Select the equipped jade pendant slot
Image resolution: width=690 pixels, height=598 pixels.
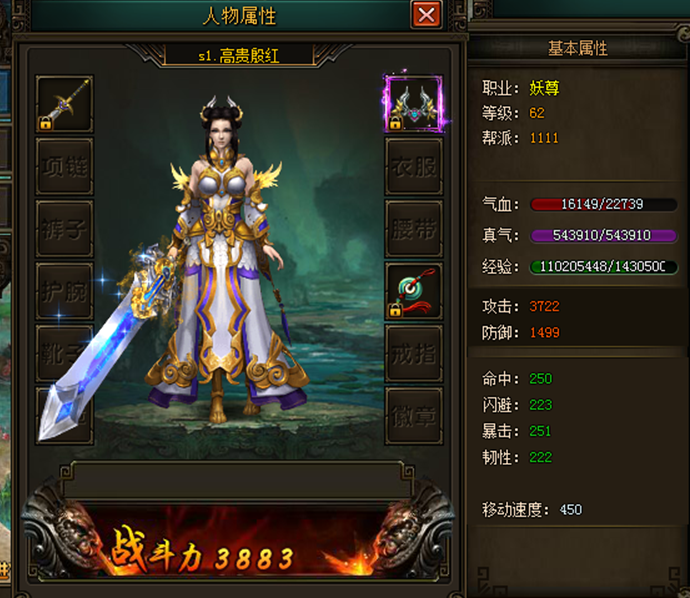413,291
